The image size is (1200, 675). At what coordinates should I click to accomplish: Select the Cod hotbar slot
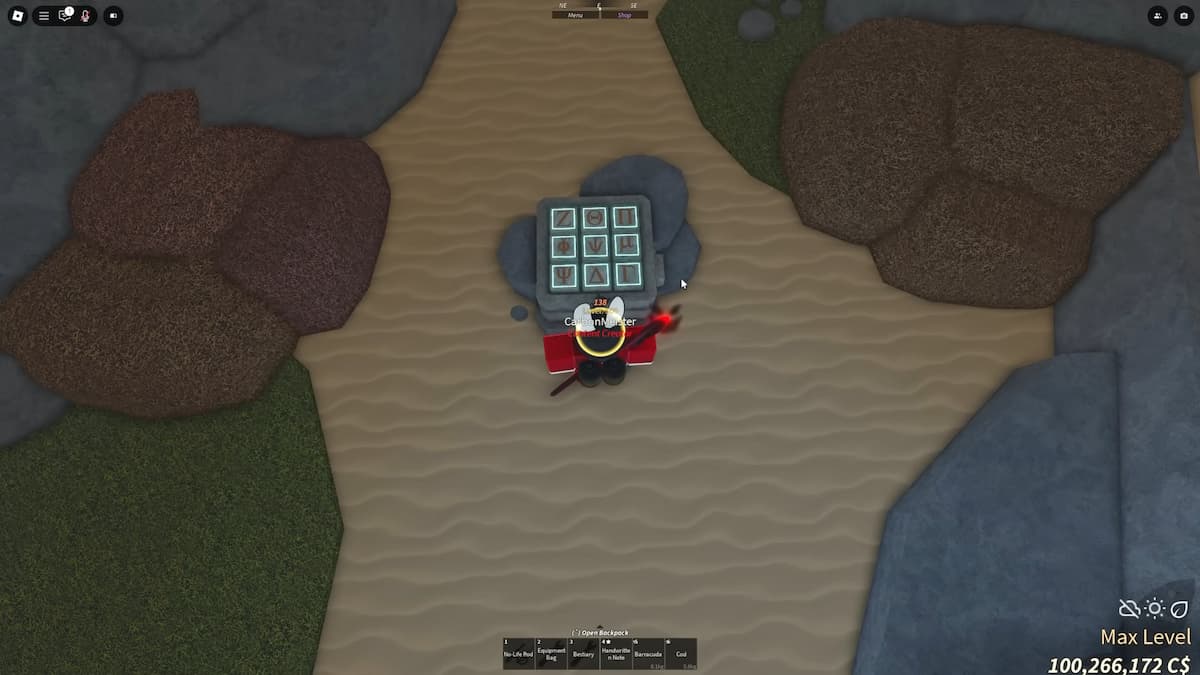[681, 653]
